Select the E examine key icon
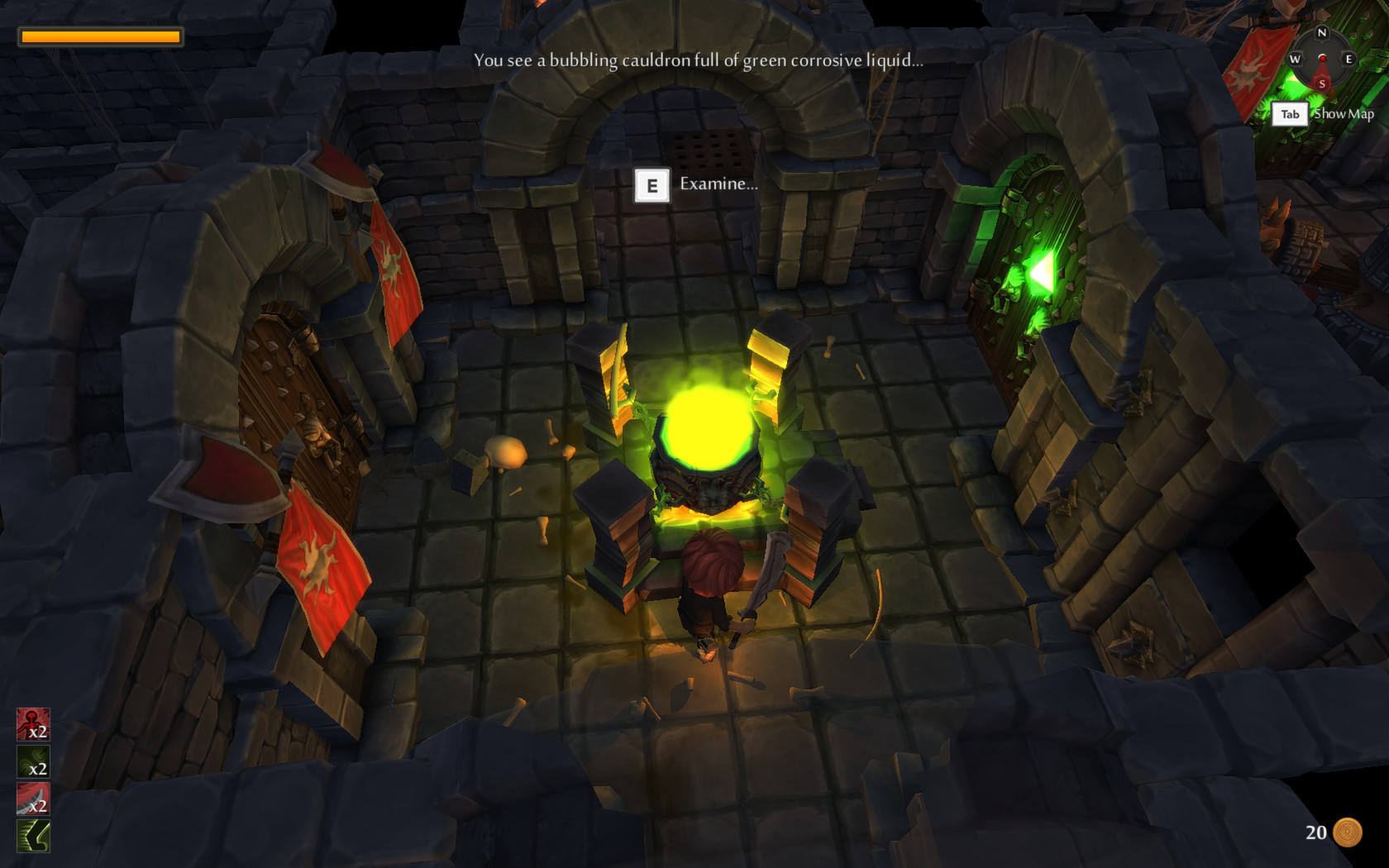The height and width of the screenshot is (868, 1389). coord(653,185)
